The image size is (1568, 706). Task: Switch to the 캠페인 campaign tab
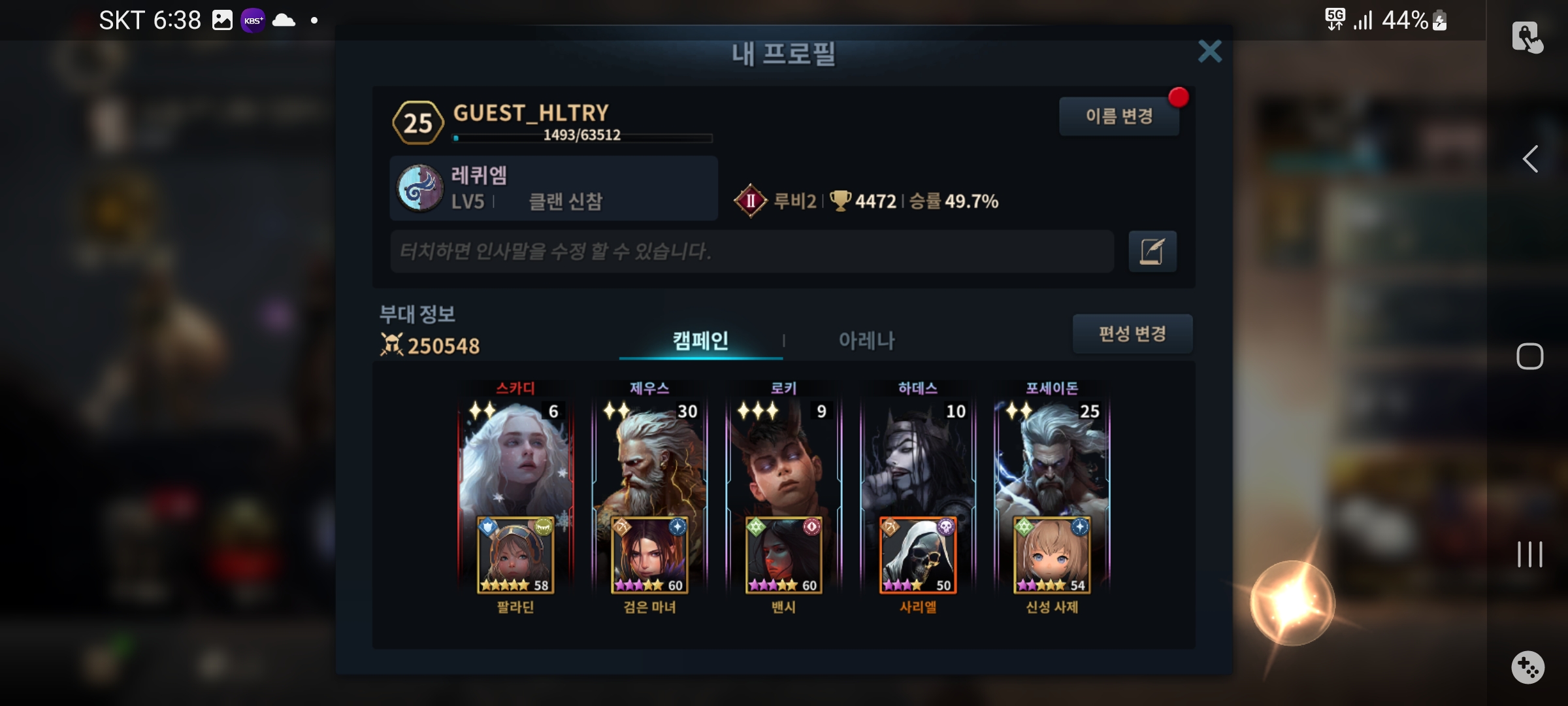pyautogui.click(x=700, y=341)
